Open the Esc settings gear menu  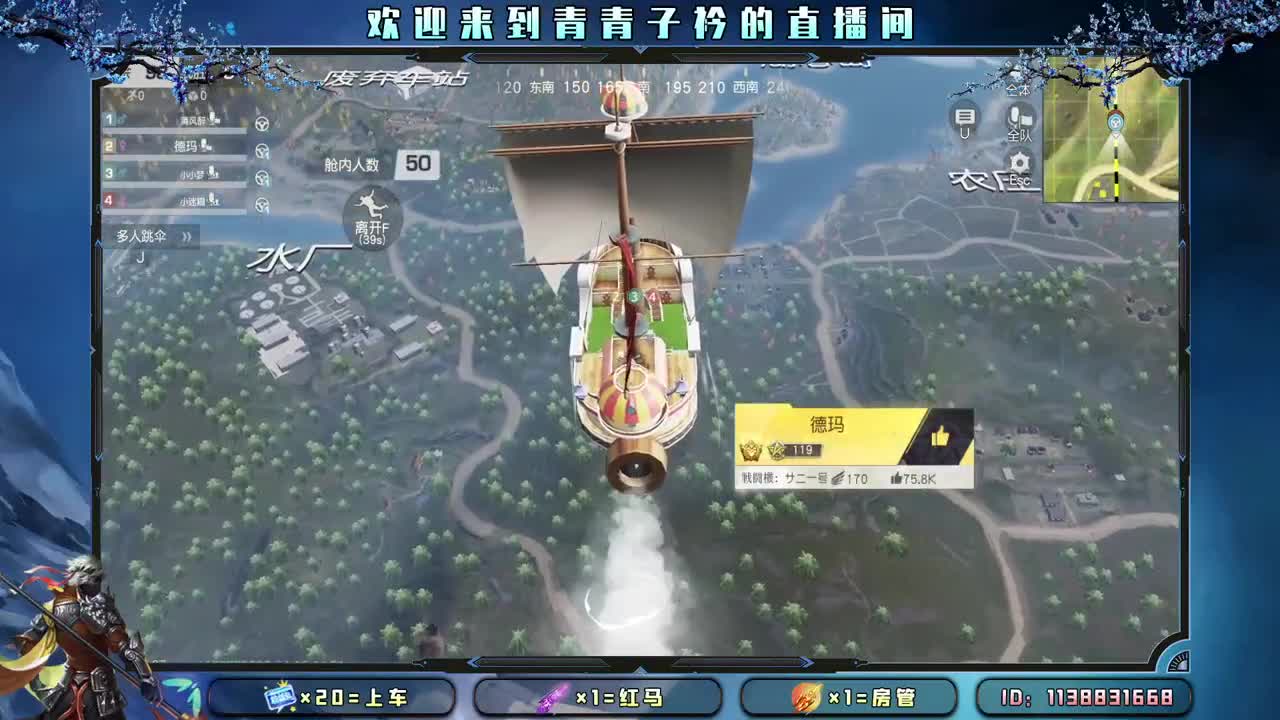(1018, 161)
